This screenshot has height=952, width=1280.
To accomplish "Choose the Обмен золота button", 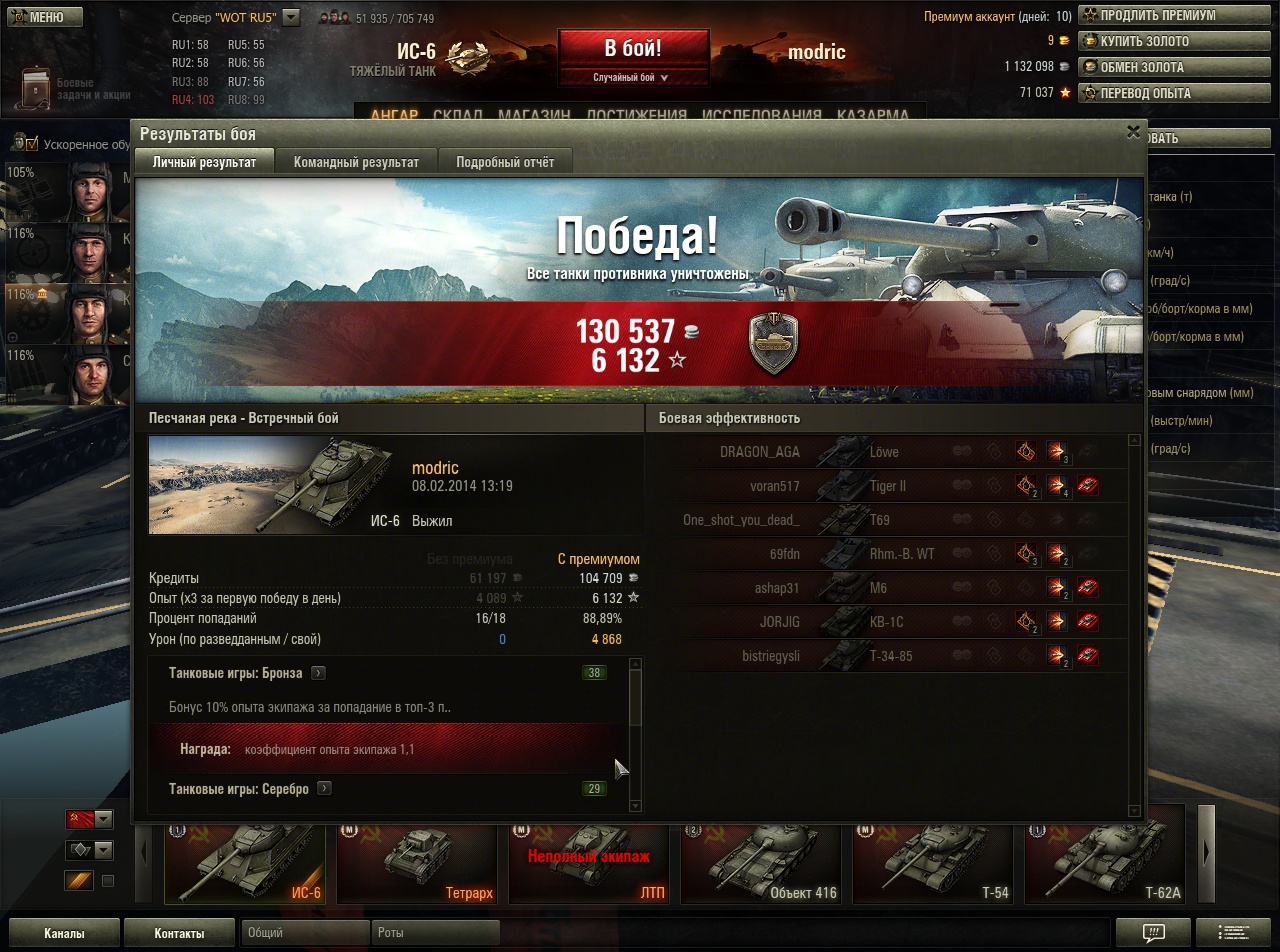I will 1141,67.
